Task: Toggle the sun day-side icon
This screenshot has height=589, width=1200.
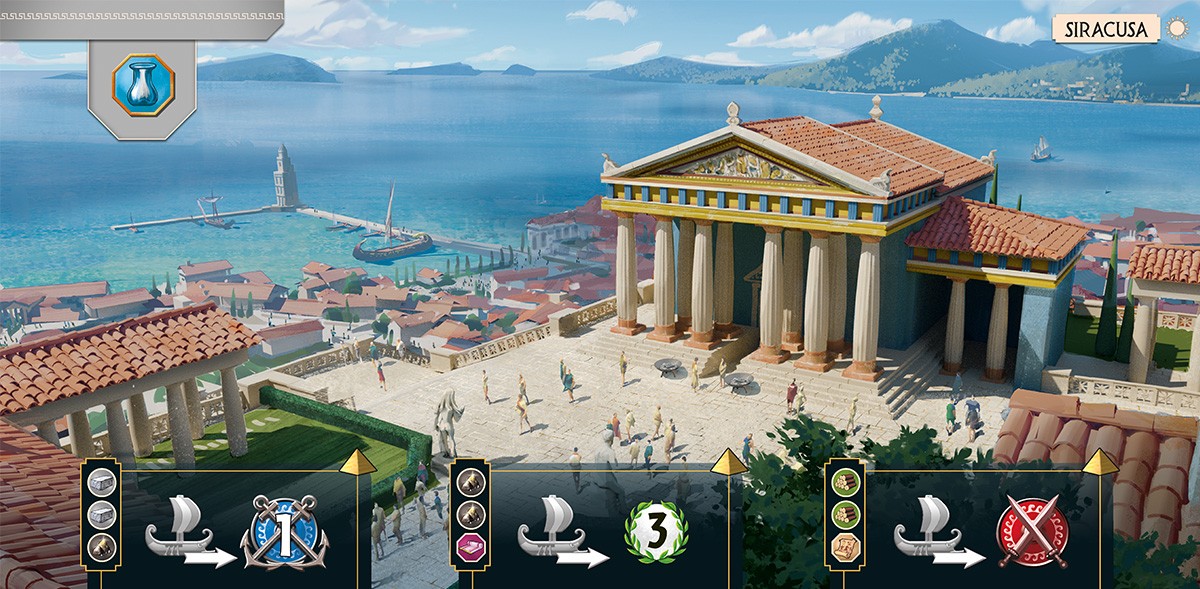Action: 1175,28
